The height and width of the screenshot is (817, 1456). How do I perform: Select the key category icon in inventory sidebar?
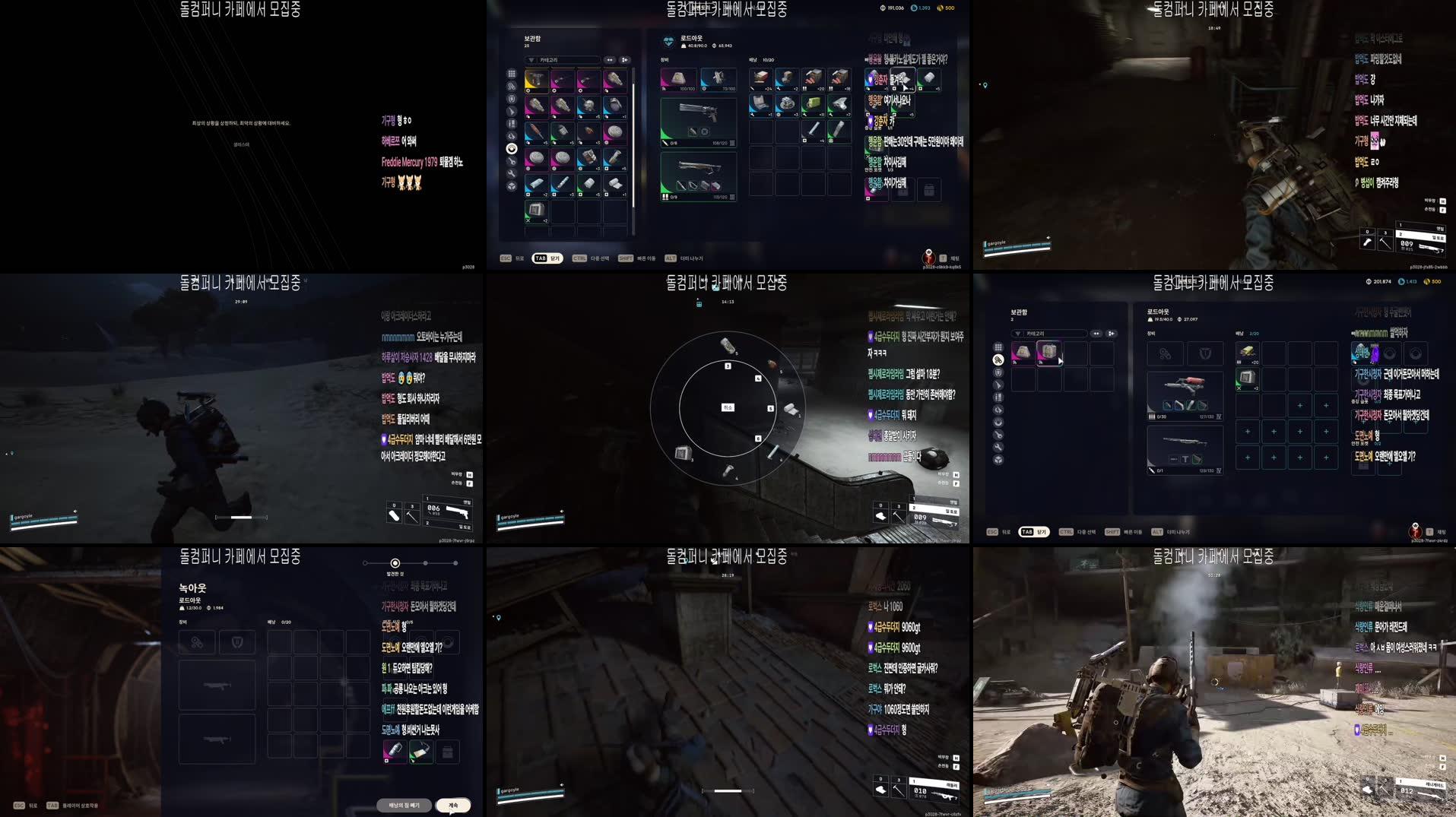[x=511, y=160]
